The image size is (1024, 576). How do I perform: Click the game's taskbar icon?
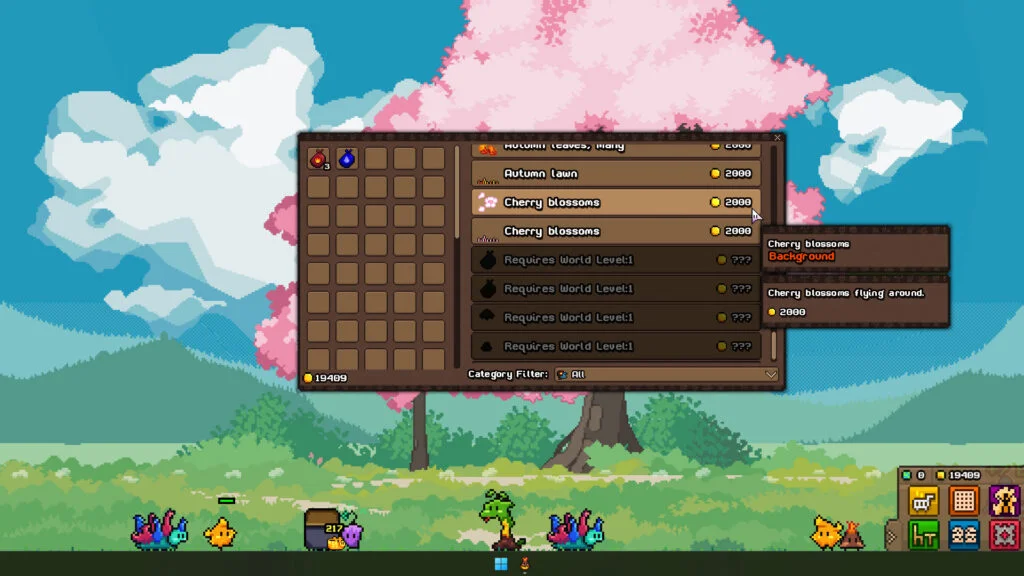pyautogui.click(x=524, y=564)
